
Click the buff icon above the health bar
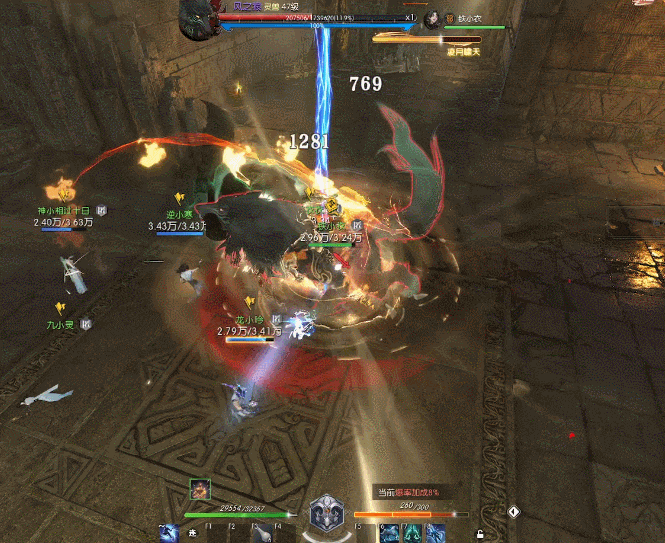[200, 489]
